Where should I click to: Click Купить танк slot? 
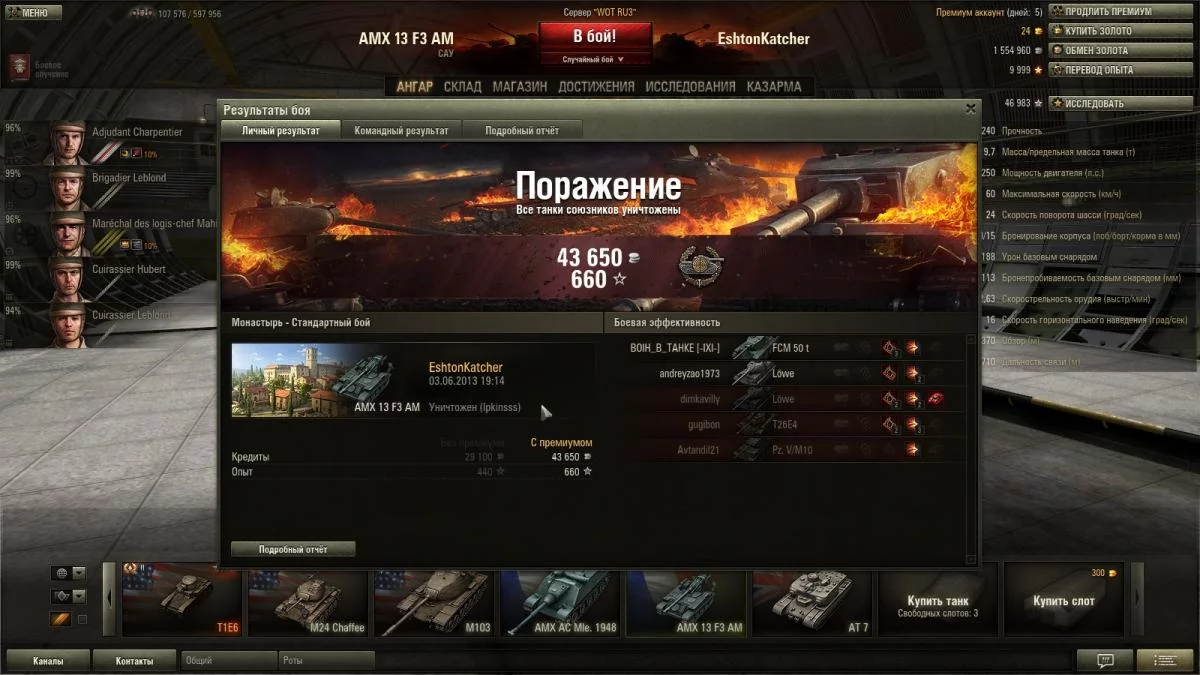(937, 600)
